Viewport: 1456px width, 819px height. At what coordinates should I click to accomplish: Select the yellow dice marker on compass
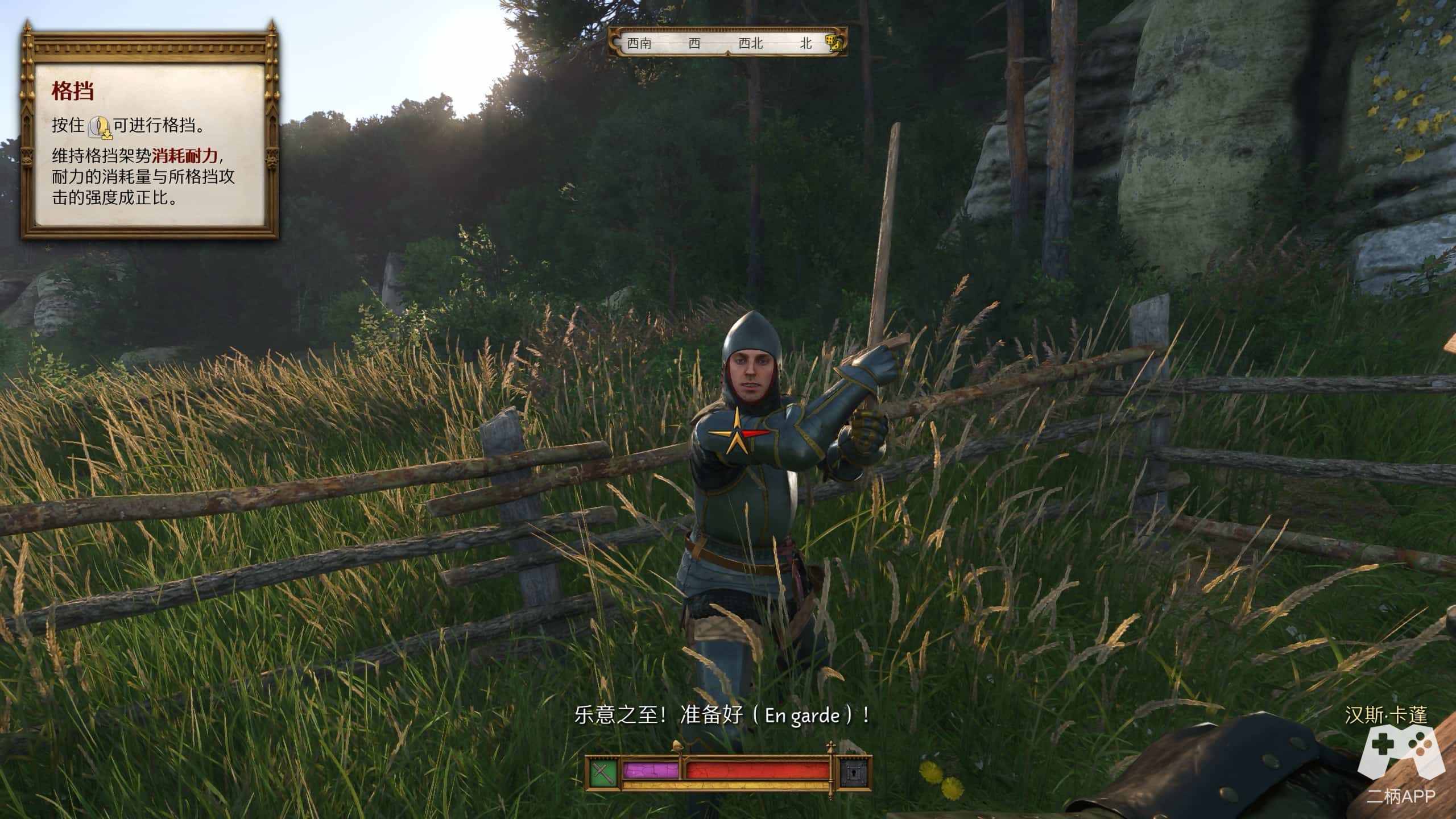[x=834, y=43]
